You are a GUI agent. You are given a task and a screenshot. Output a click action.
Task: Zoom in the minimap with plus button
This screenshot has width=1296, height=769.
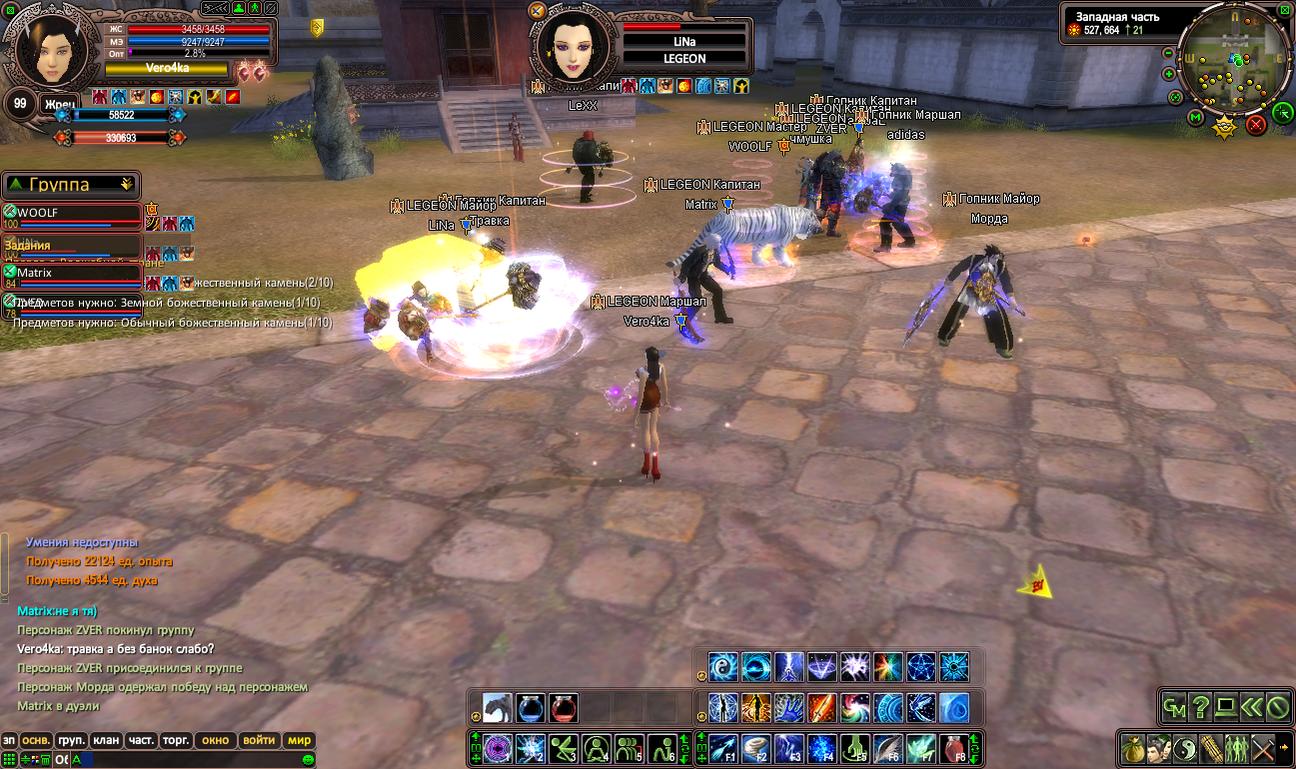click(1168, 73)
